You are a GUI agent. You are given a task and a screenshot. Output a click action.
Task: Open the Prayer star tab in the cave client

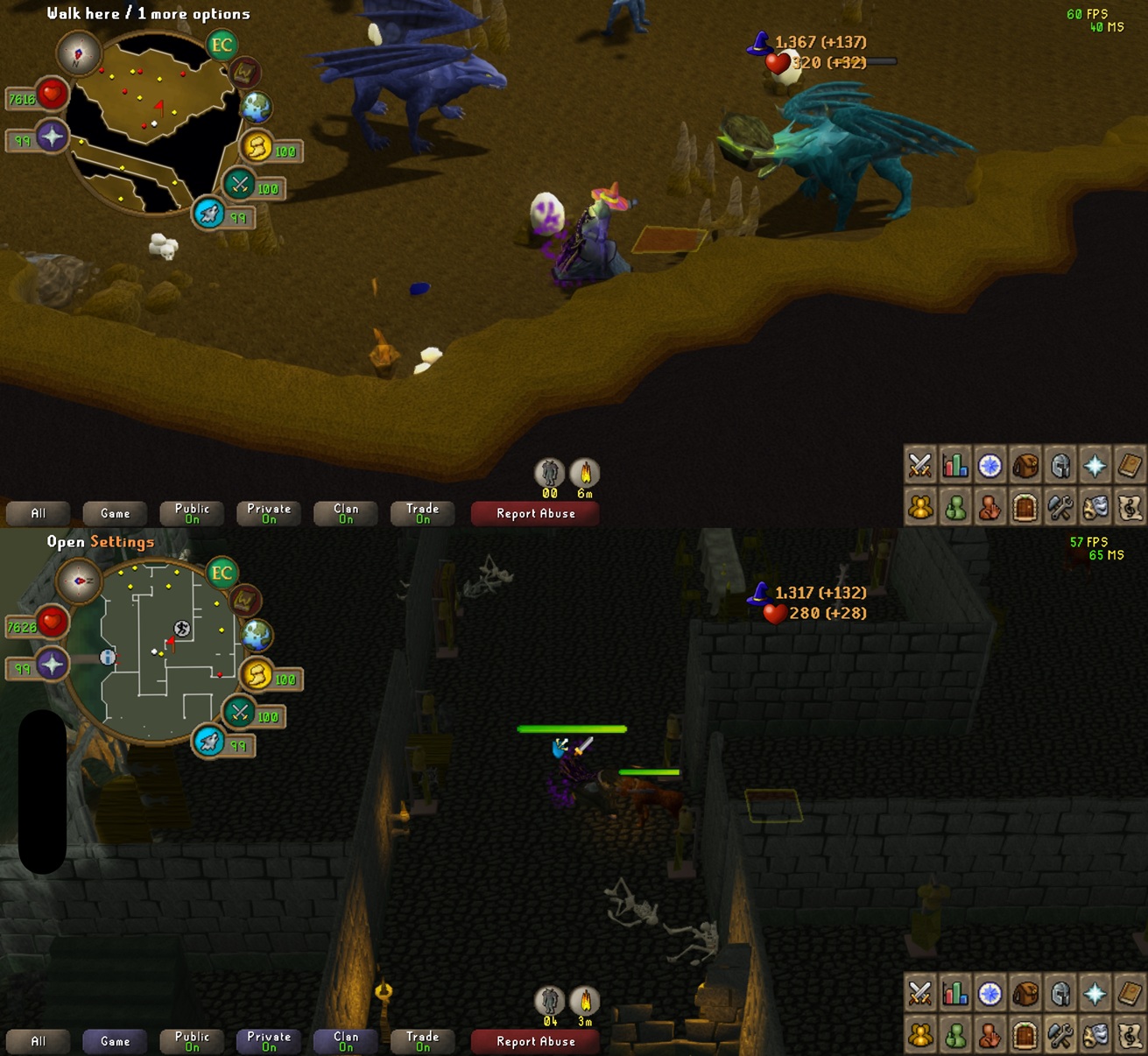click(x=1095, y=465)
